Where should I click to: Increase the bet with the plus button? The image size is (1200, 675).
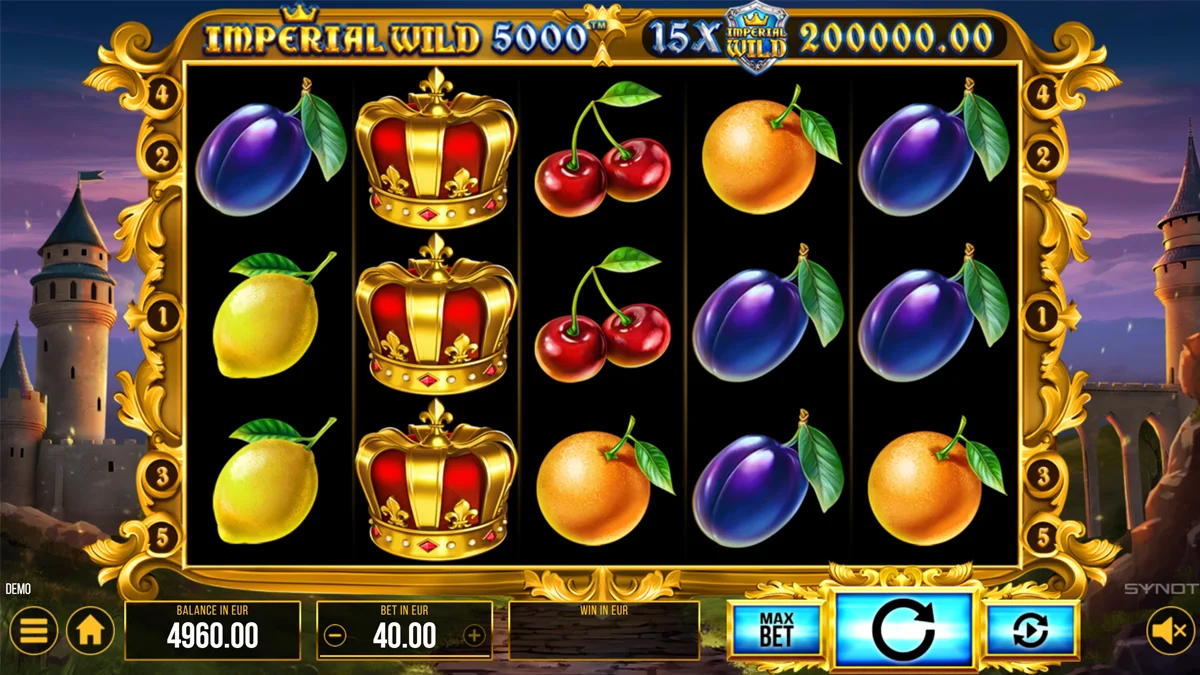[474, 635]
